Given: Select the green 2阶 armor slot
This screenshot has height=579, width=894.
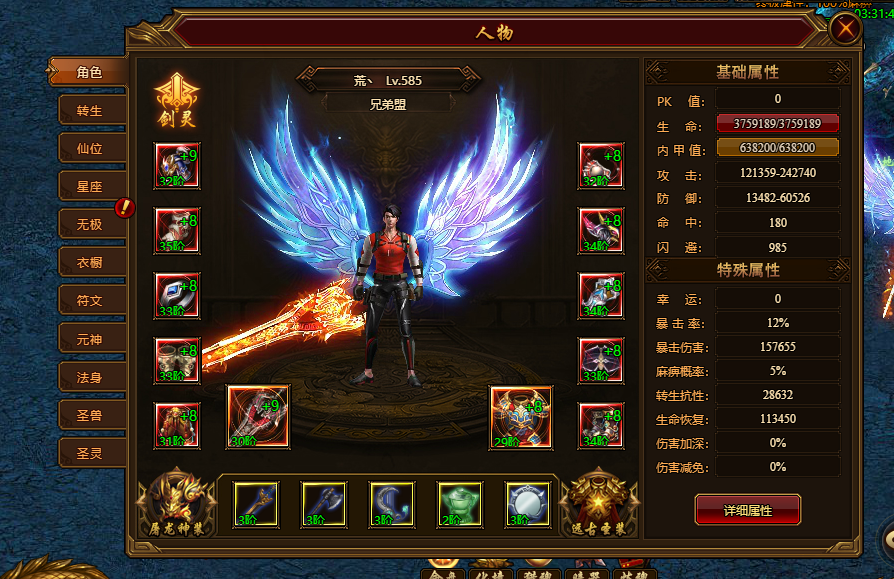Looking at the screenshot, I should 460,504.
